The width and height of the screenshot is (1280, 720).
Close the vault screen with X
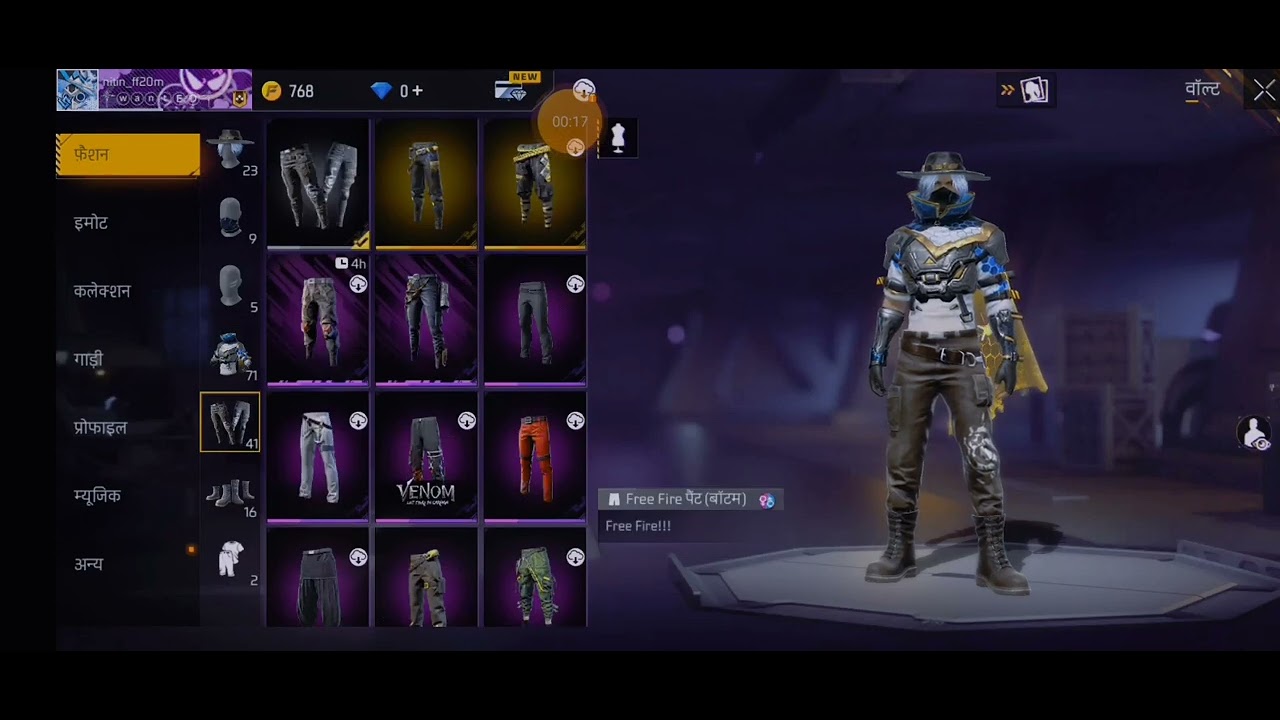click(x=1264, y=91)
